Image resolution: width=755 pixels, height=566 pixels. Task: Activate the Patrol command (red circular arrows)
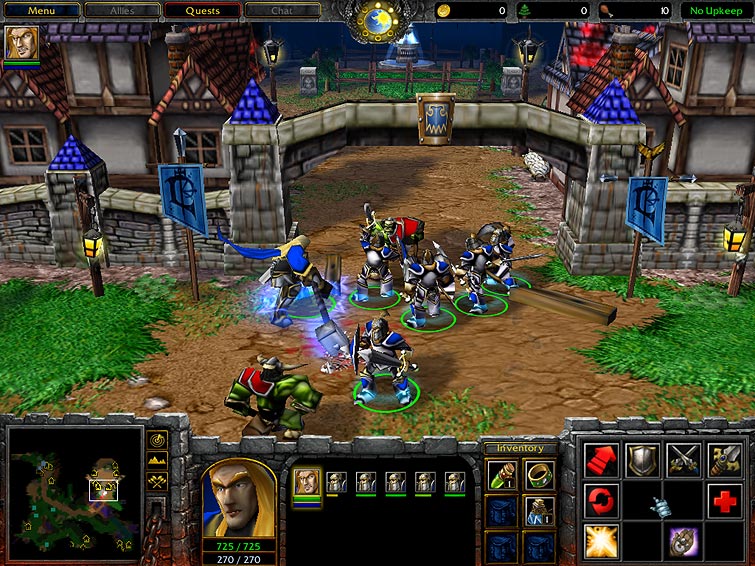click(601, 500)
